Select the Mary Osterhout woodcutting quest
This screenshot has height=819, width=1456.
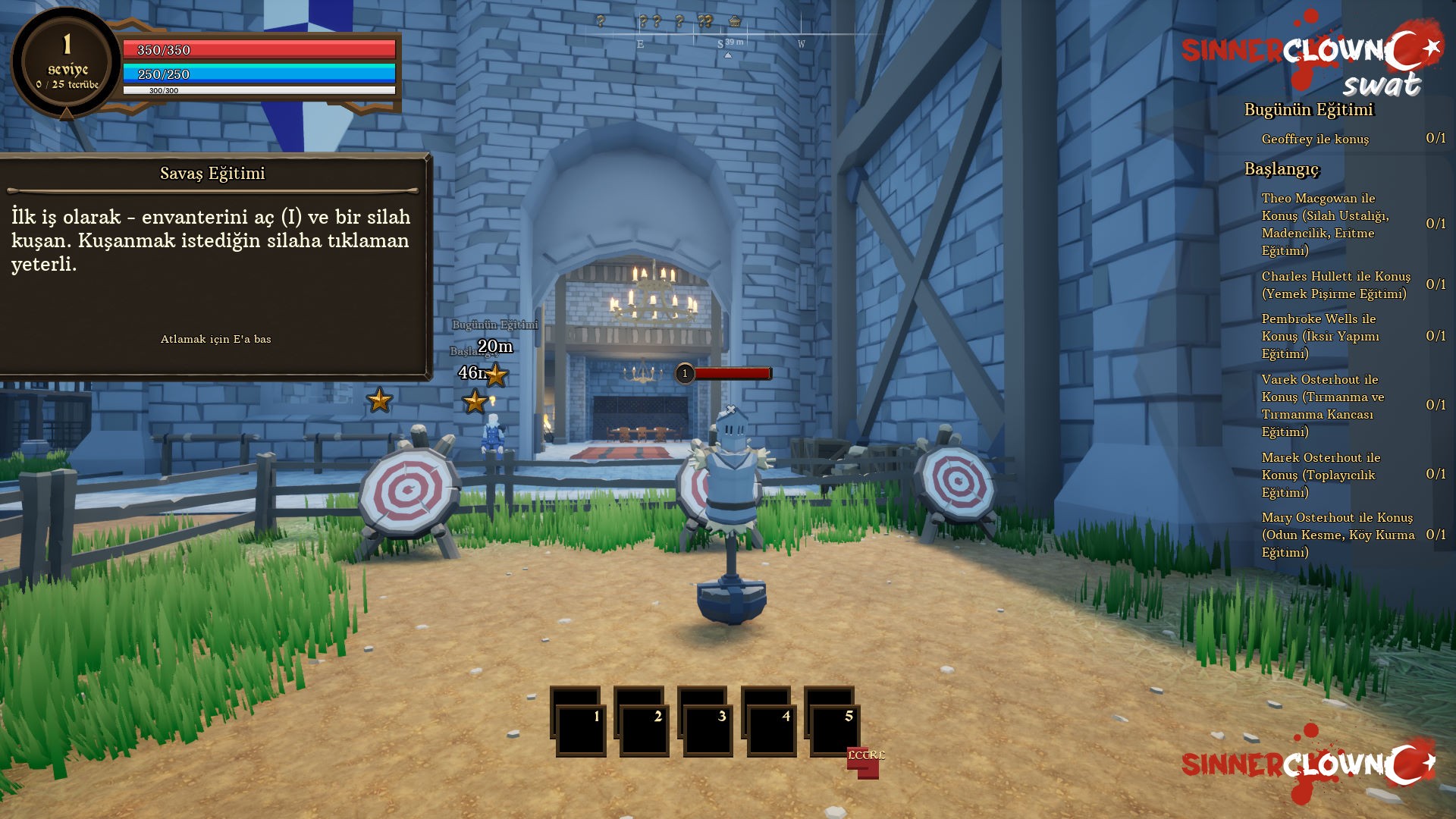pos(1337,535)
